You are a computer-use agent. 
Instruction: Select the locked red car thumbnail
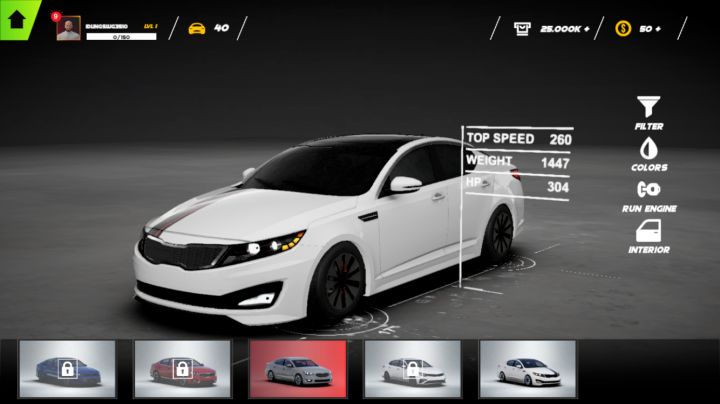click(x=182, y=369)
